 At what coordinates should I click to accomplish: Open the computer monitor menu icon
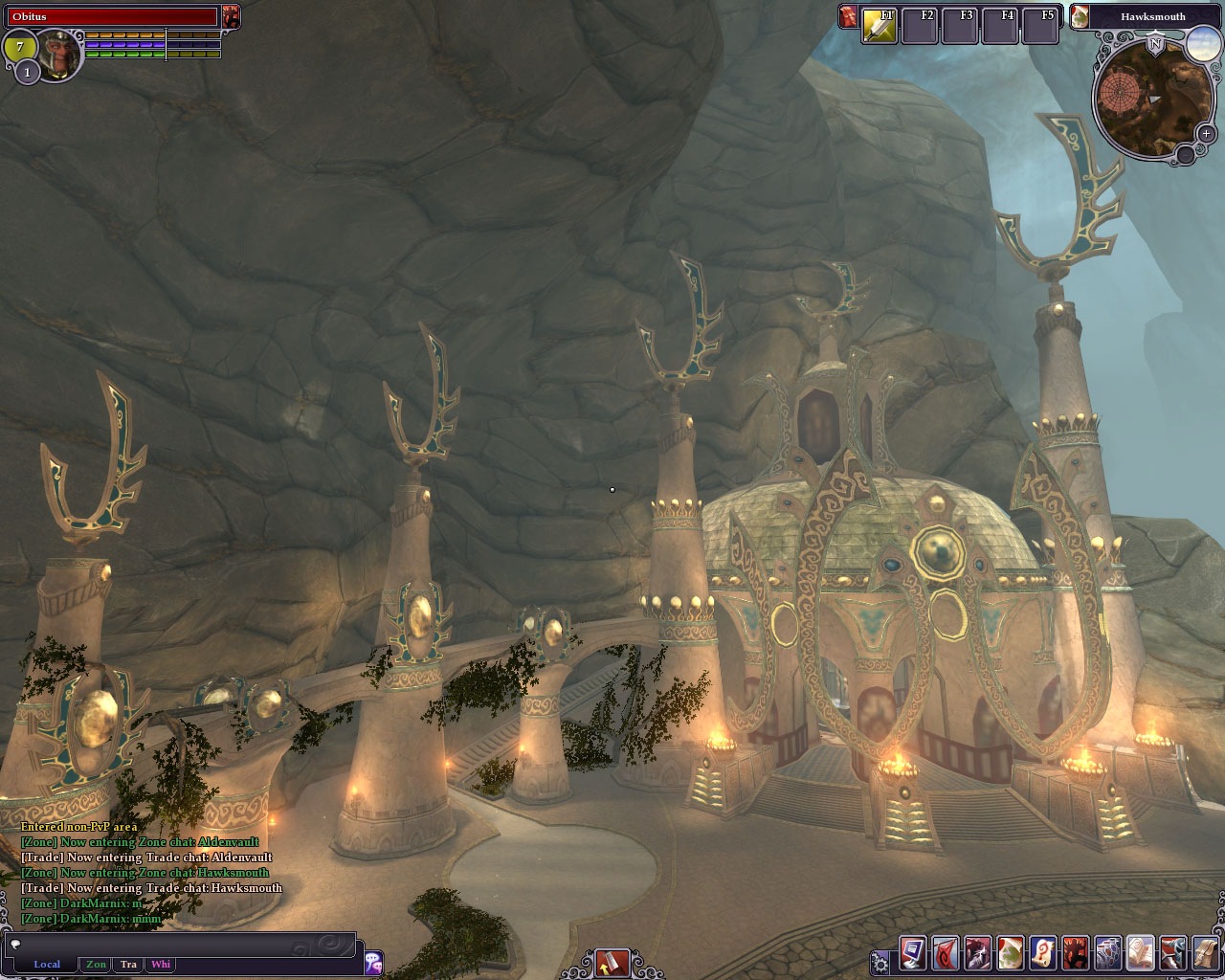(913, 954)
